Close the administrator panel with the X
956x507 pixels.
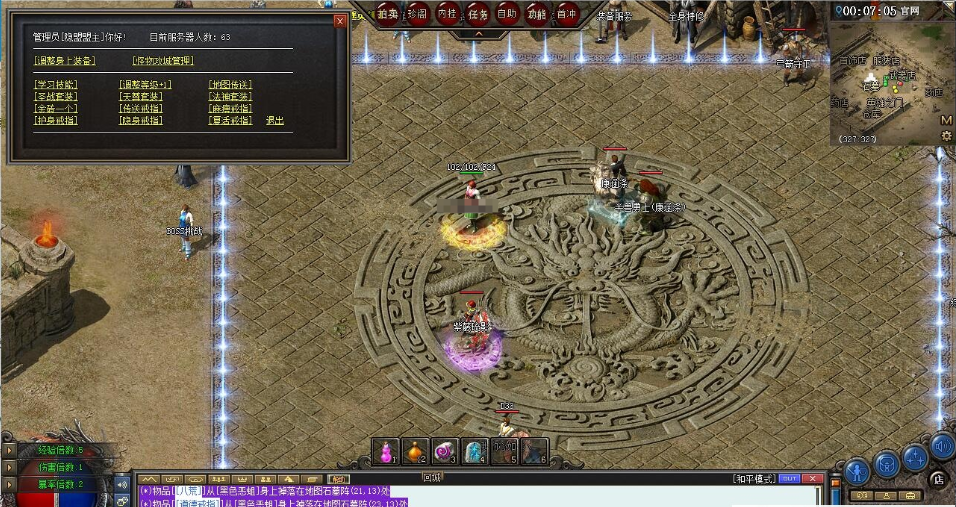[341, 20]
